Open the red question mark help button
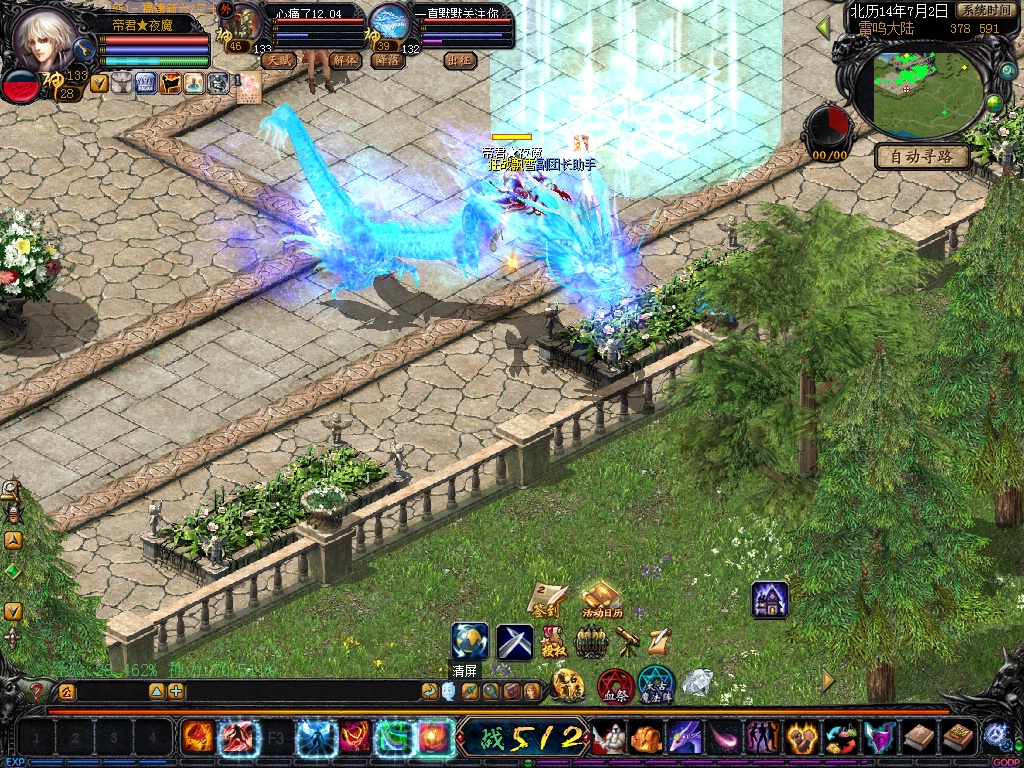1024x768 pixels. tap(38, 690)
